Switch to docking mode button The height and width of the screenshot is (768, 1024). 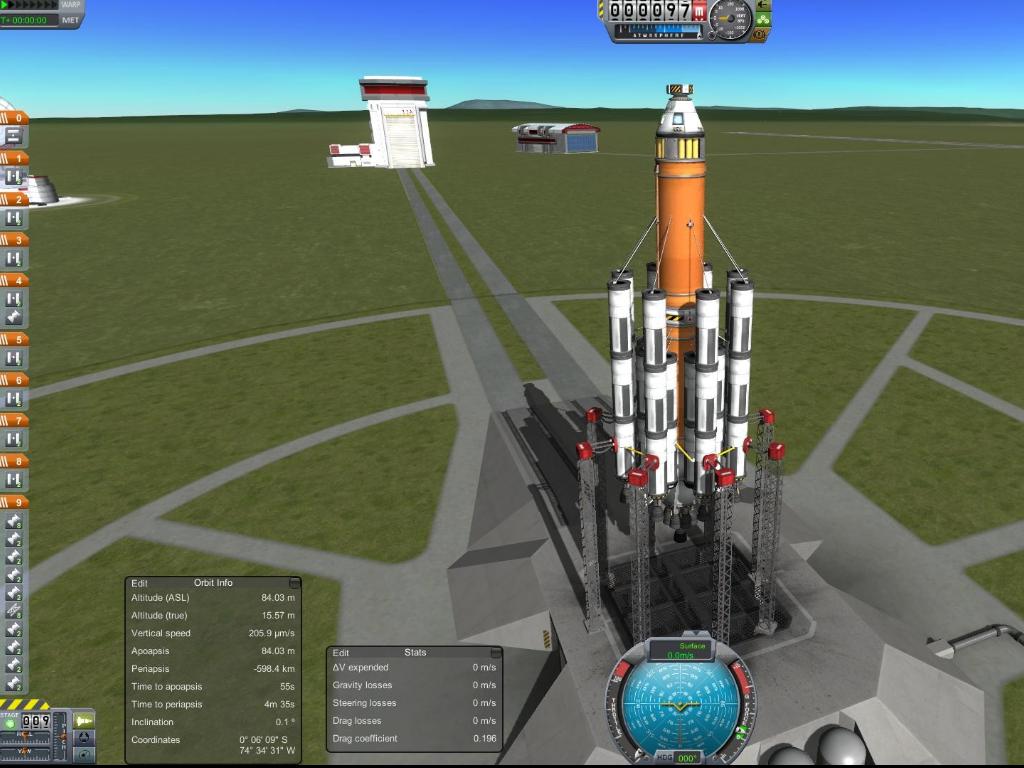(85, 737)
